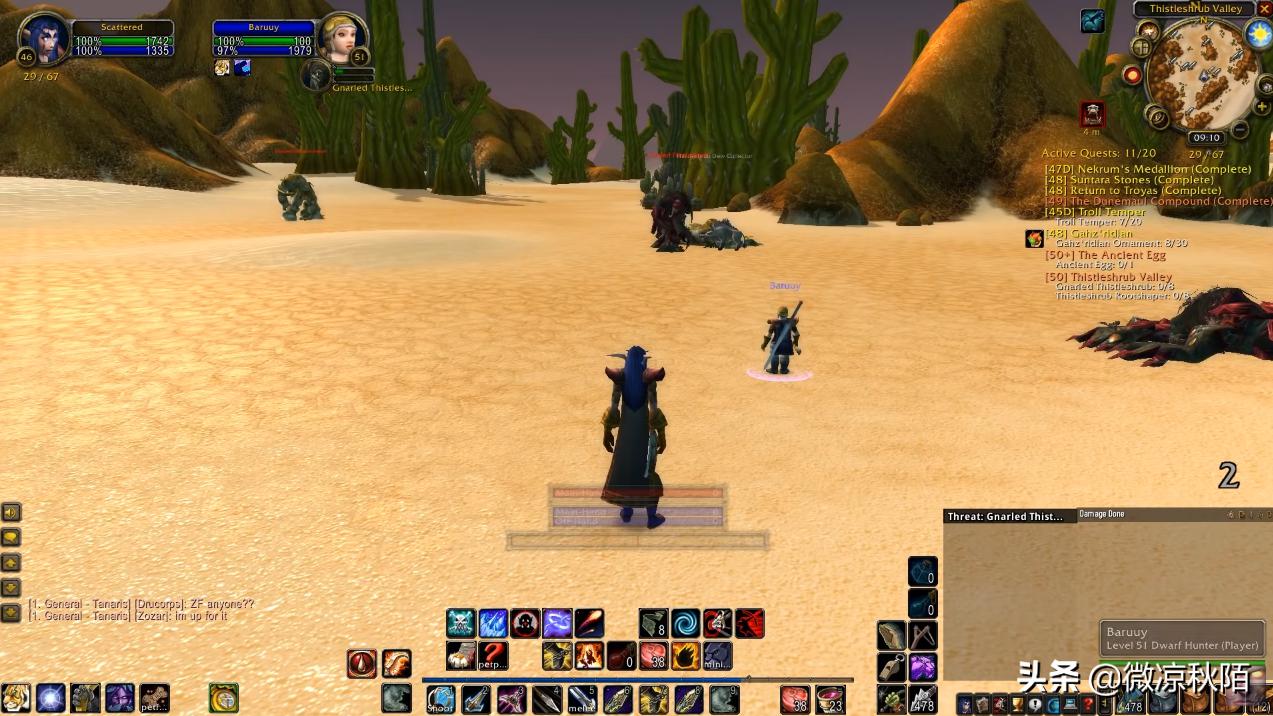
Task: Click the red question mark pet macro
Action: click(493, 656)
